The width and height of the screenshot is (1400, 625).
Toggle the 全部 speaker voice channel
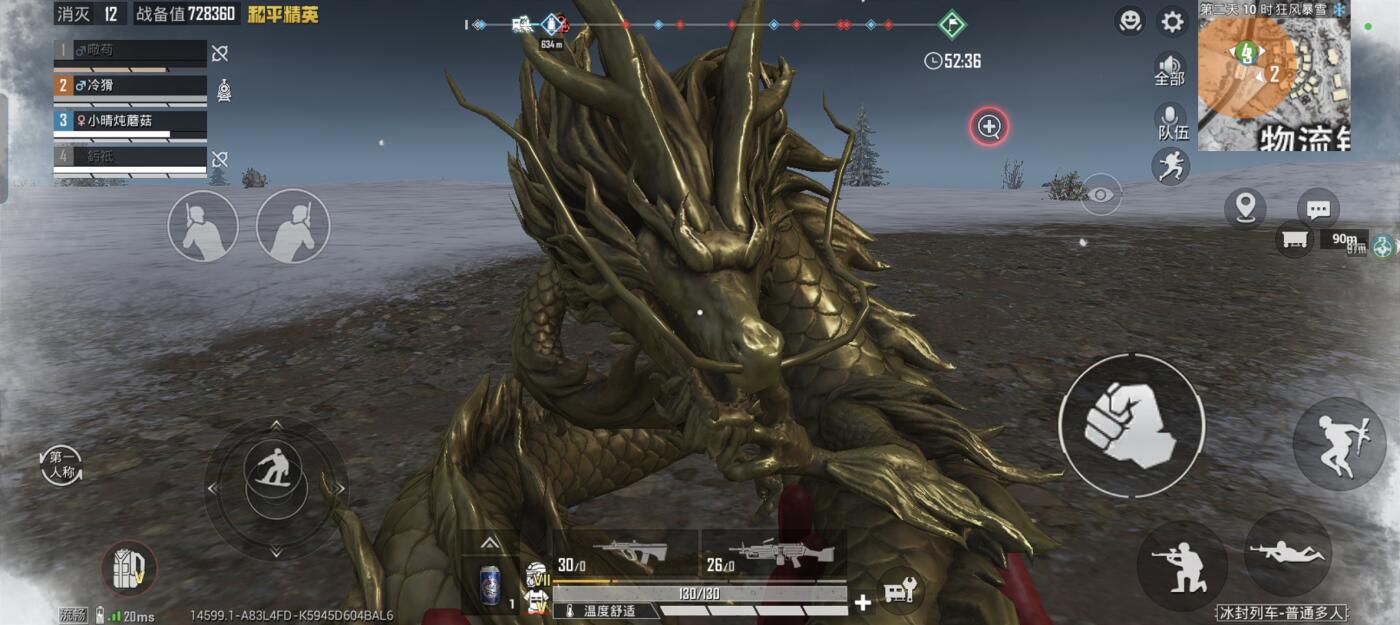[x=1170, y=68]
